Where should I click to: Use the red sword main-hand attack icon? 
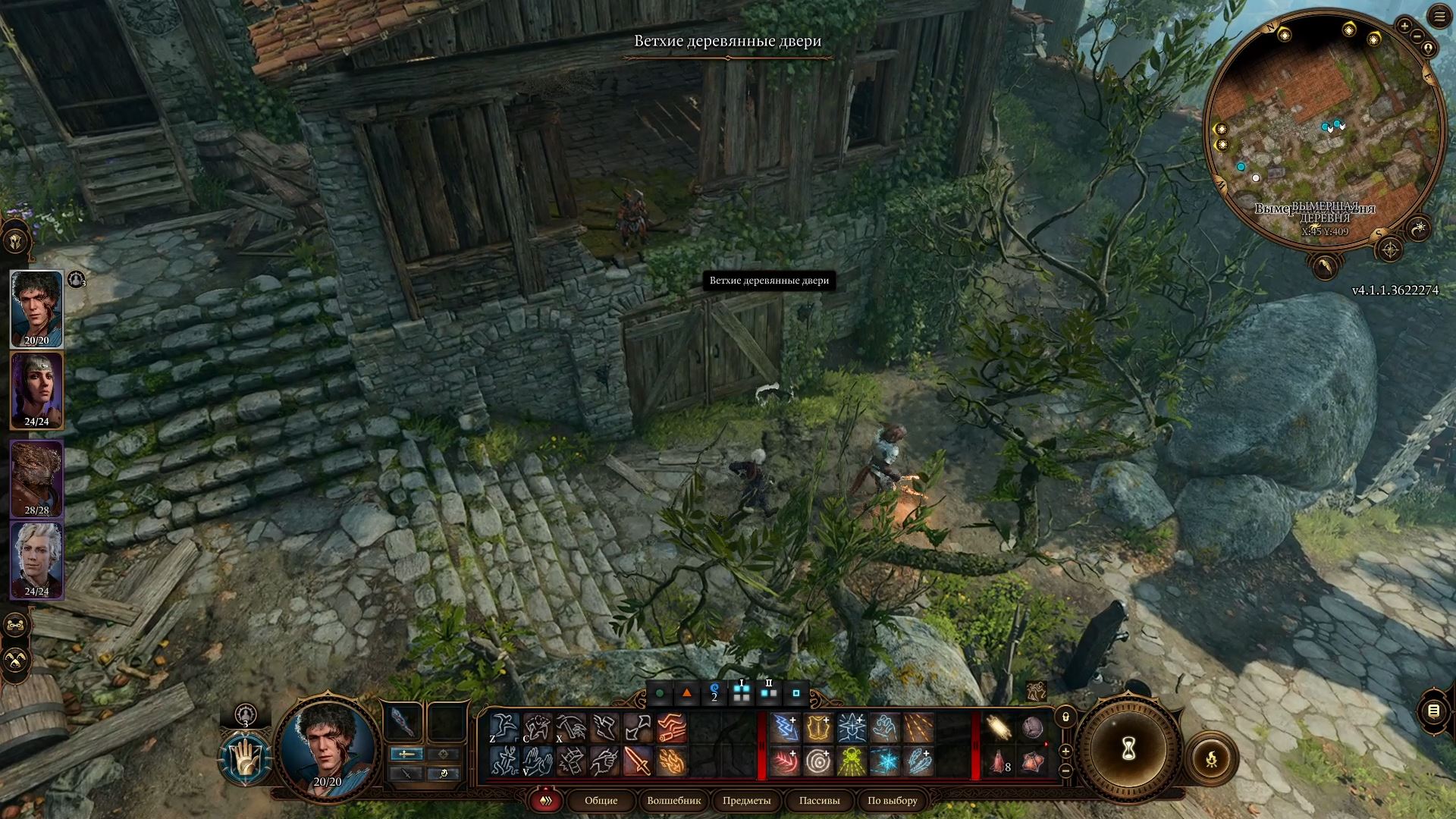coord(638,761)
